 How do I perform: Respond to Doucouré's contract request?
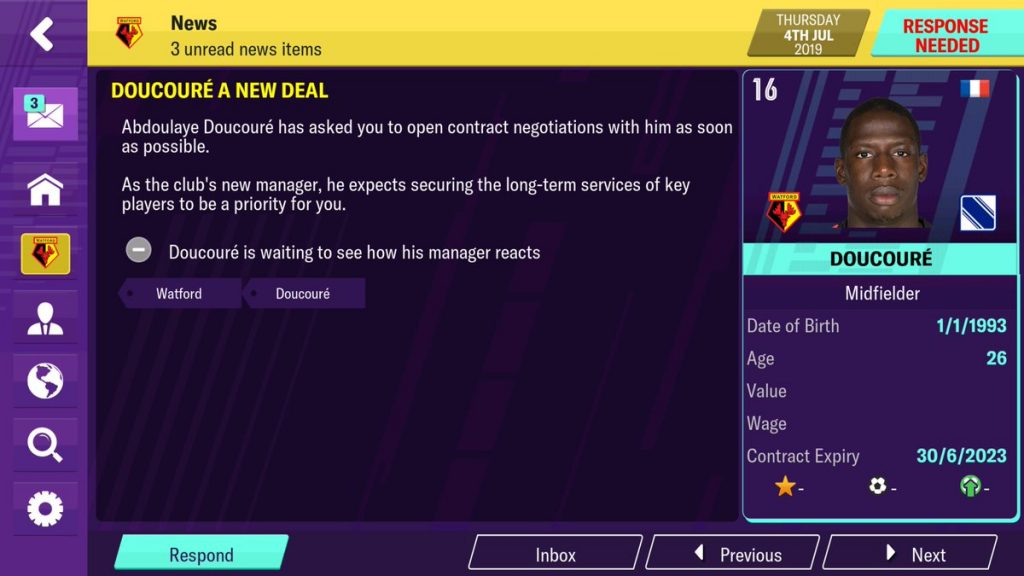[x=201, y=554]
